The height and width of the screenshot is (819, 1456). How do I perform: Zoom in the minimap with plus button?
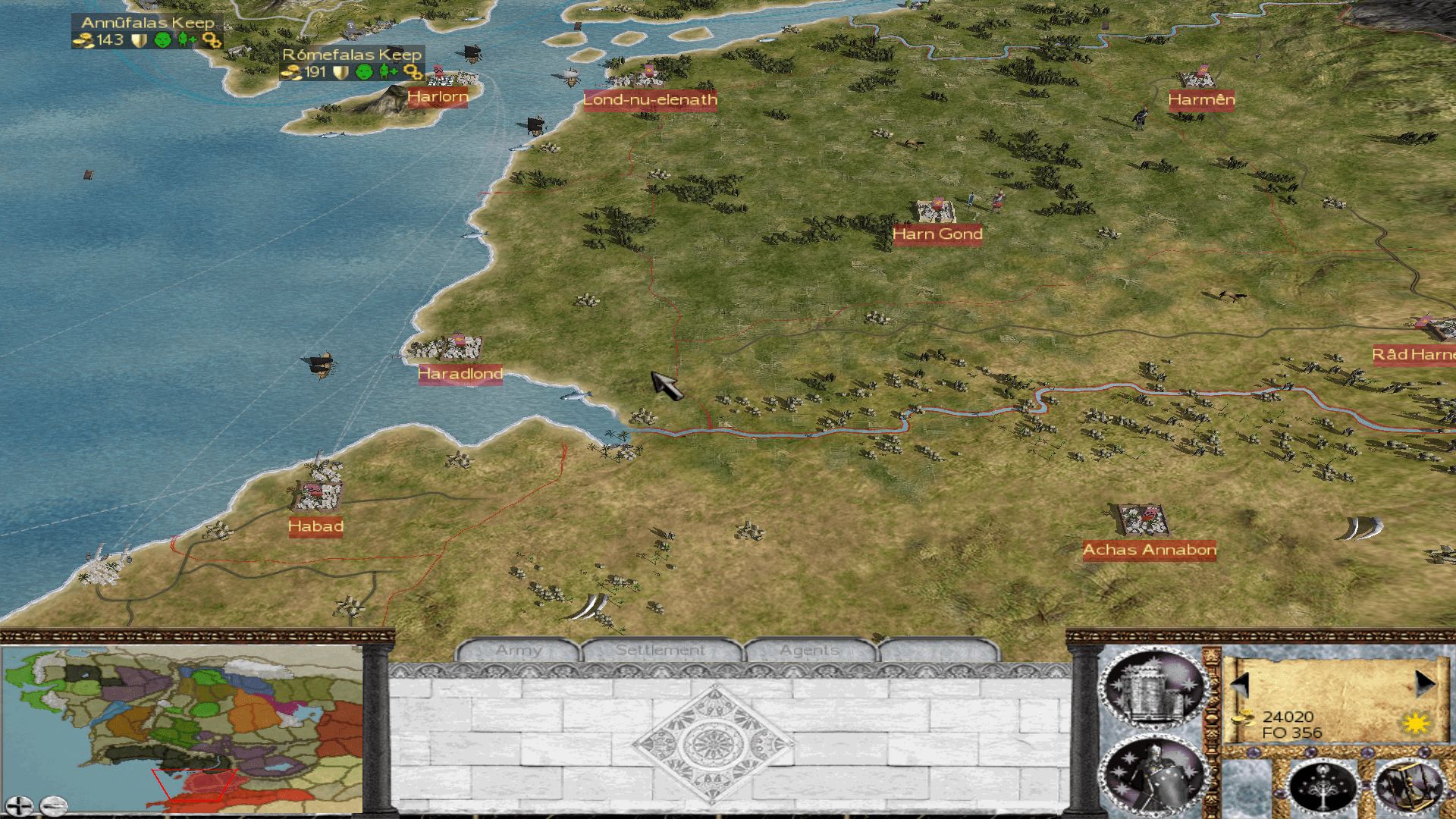18,805
